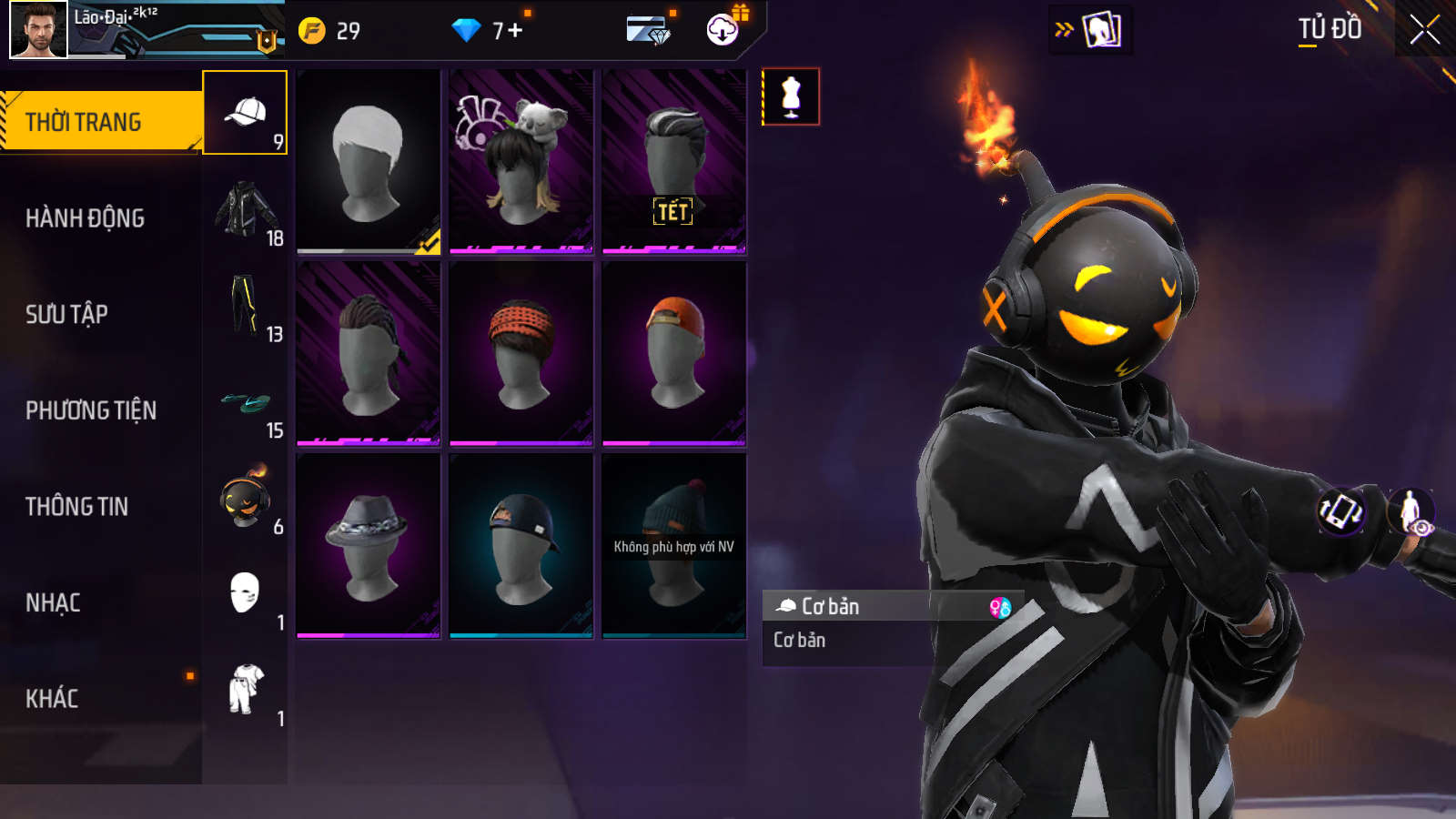1456x819 pixels.
Task: Open the white outfit set category
Action: [245, 690]
